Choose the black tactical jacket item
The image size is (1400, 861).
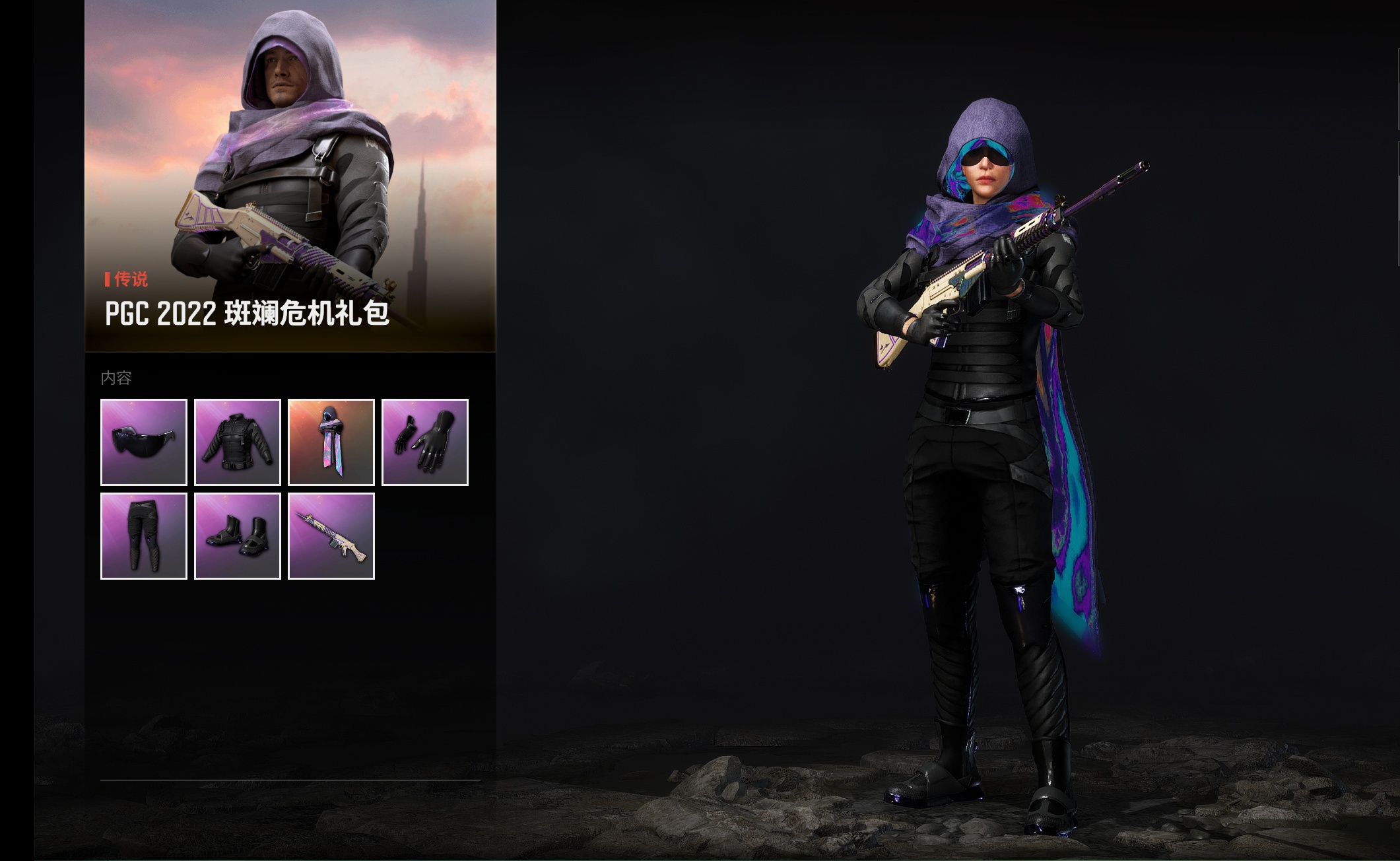(x=238, y=442)
